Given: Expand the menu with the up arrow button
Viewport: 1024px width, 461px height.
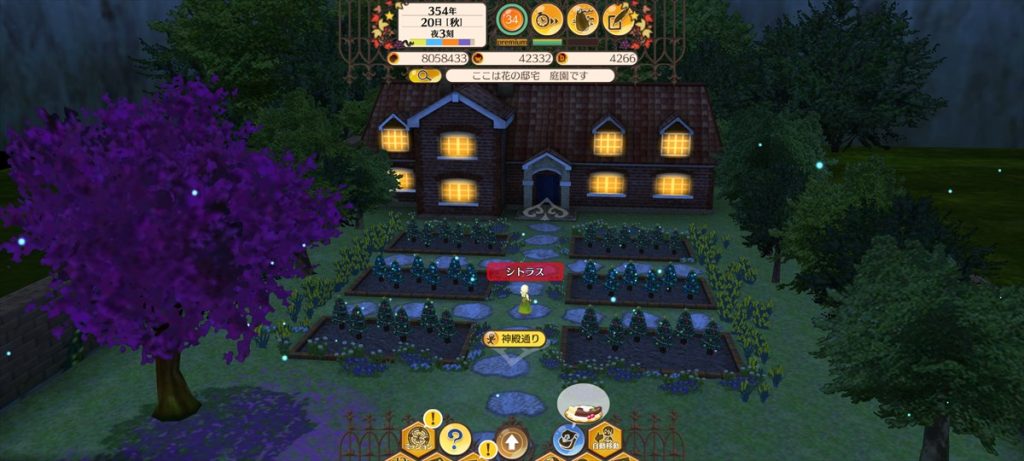Looking at the screenshot, I should click(x=511, y=440).
